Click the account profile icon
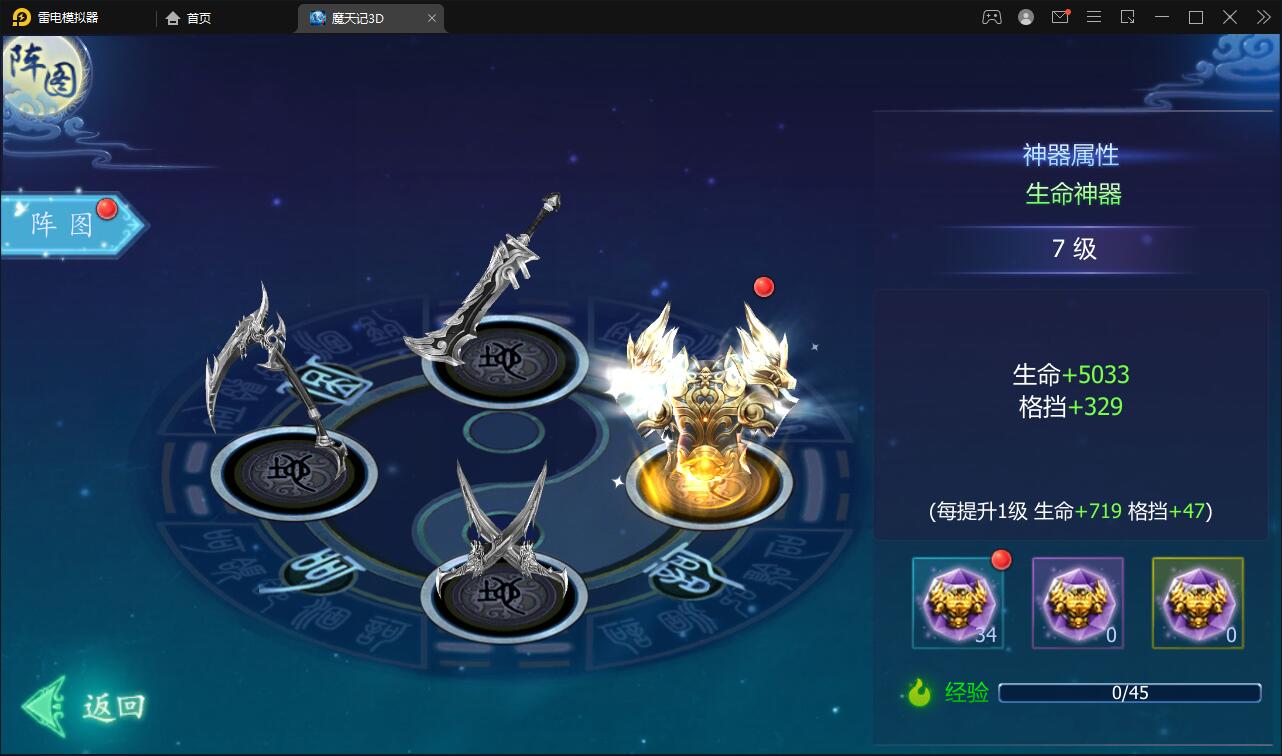The image size is (1282, 756). [1024, 17]
